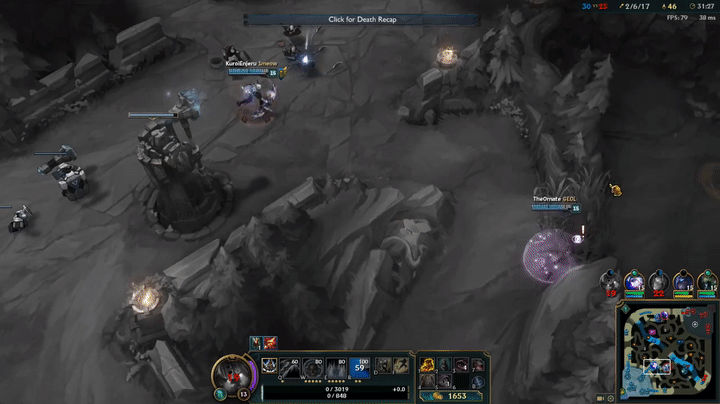Viewport: 720px width, 404px height.
Task: Select teammate portrait with 22 respawn timer
Action: [x=658, y=283]
